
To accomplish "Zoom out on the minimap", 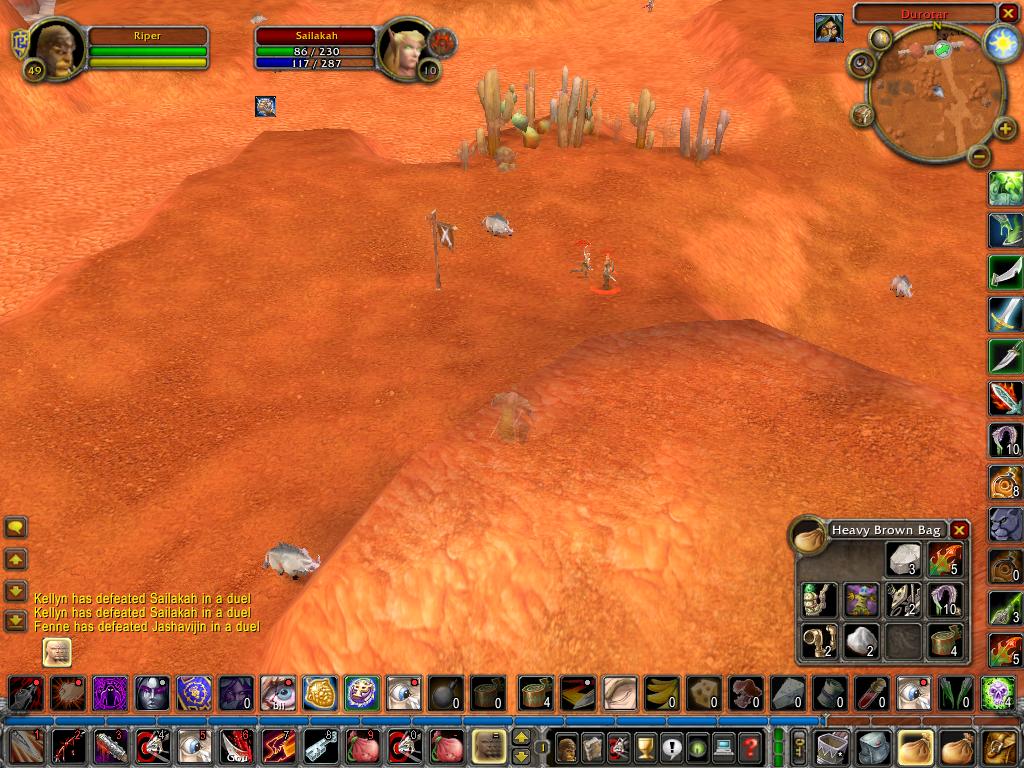I will (x=980, y=156).
